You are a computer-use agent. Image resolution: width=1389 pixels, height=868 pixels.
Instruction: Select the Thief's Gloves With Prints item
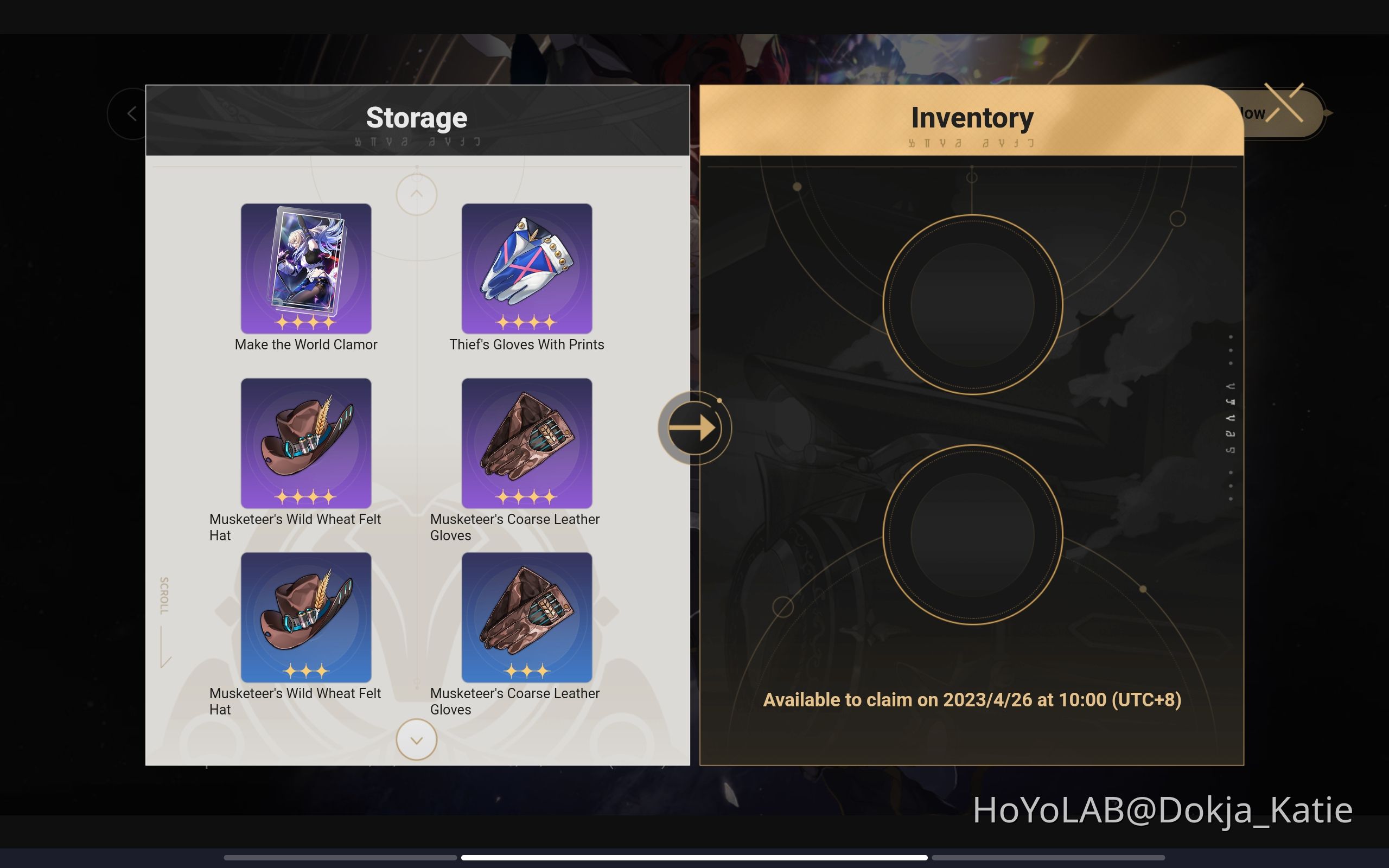click(x=526, y=269)
